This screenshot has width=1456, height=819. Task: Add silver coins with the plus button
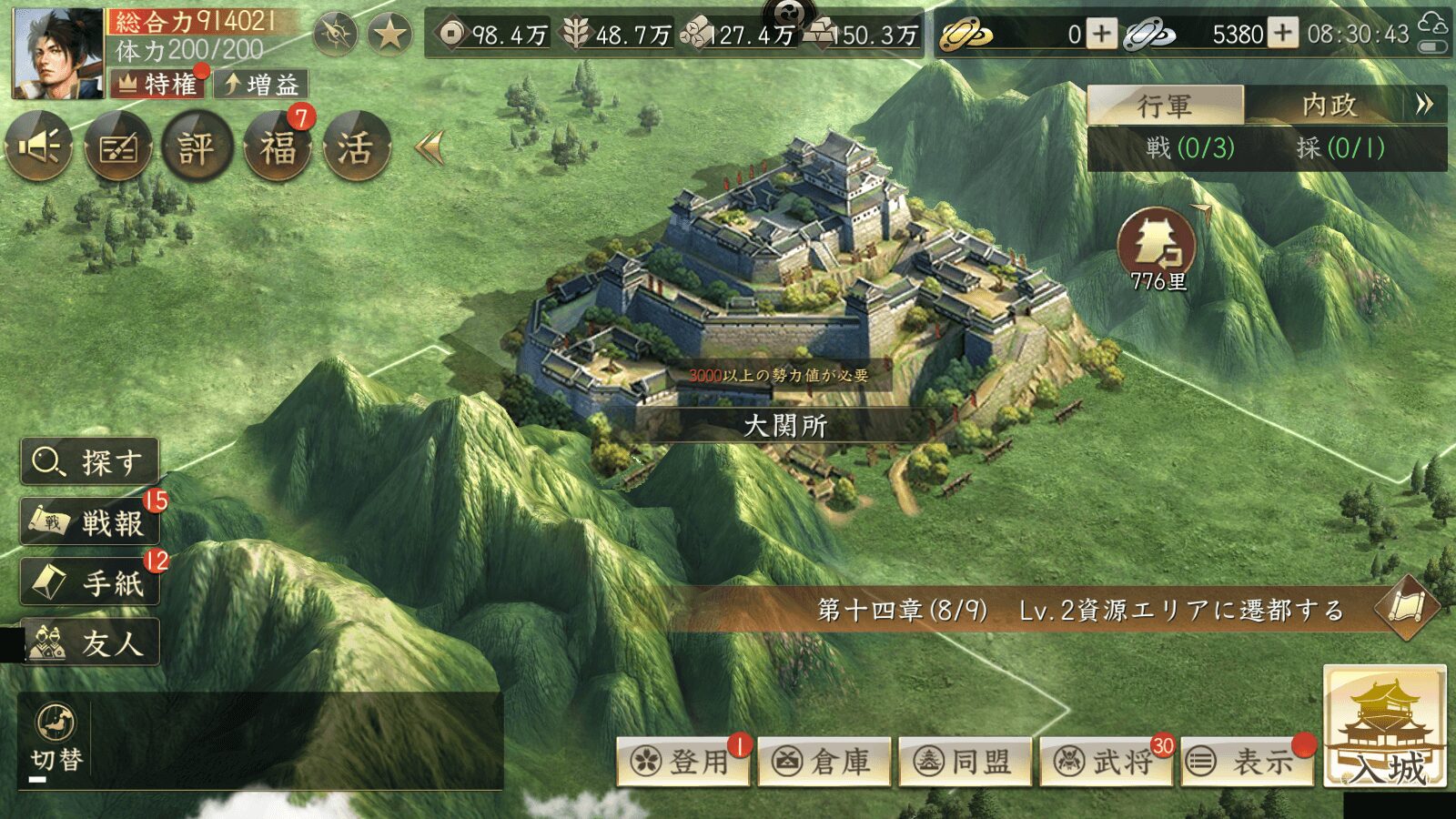click(1282, 35)
